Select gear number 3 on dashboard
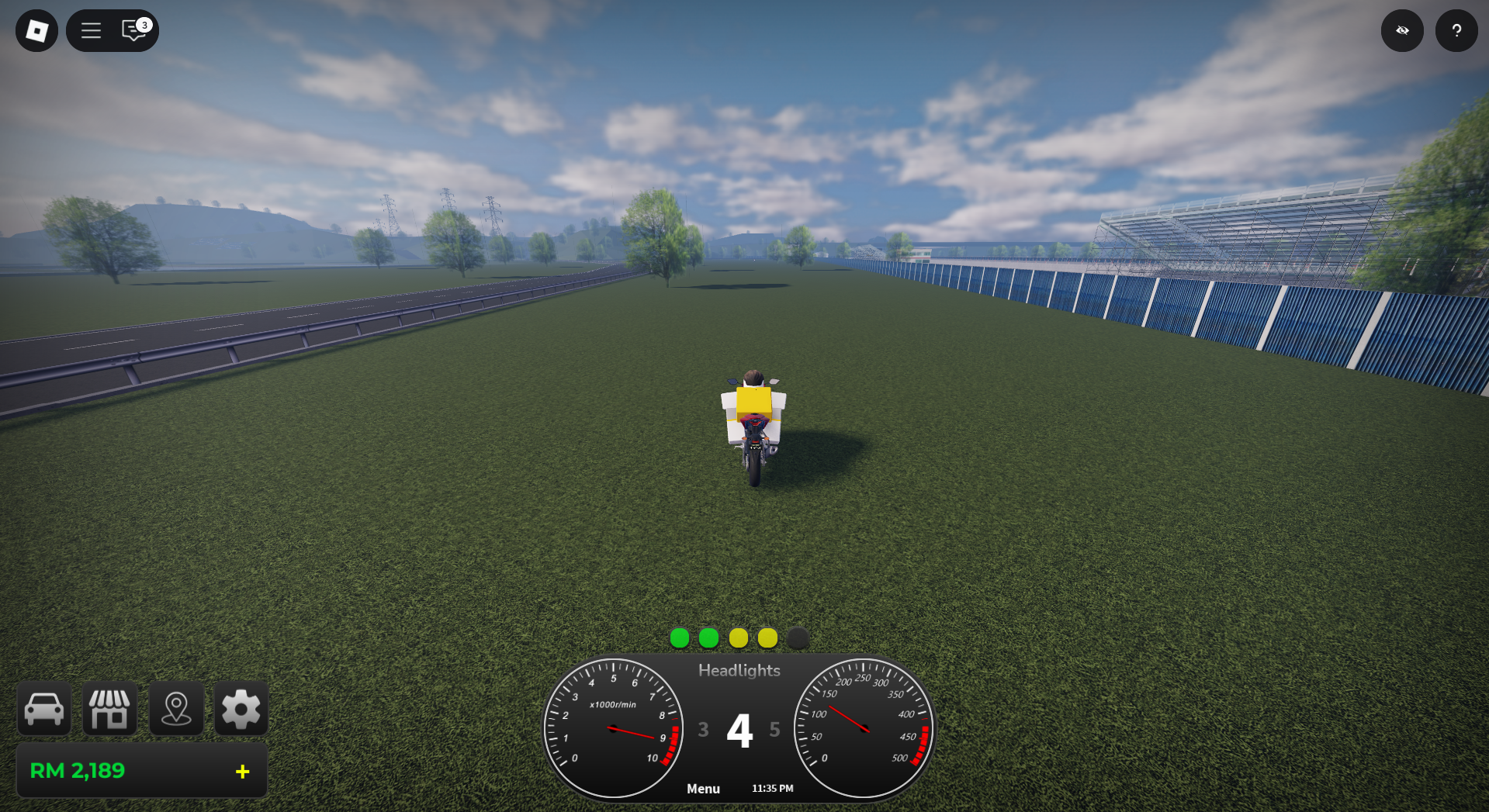1489x812 pixels. [703, 730]
